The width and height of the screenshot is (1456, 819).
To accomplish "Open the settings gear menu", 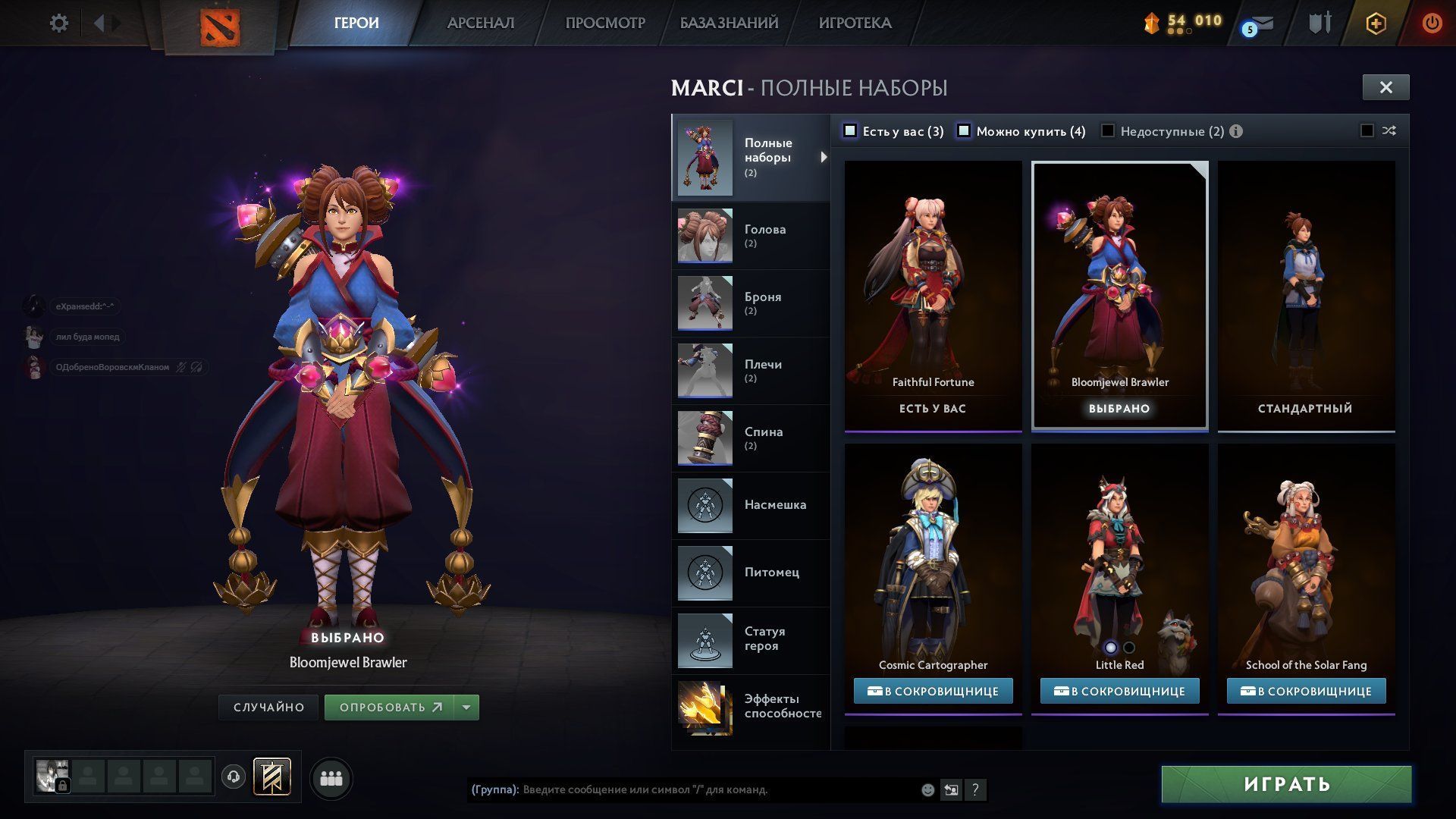I will pos(58,24).
